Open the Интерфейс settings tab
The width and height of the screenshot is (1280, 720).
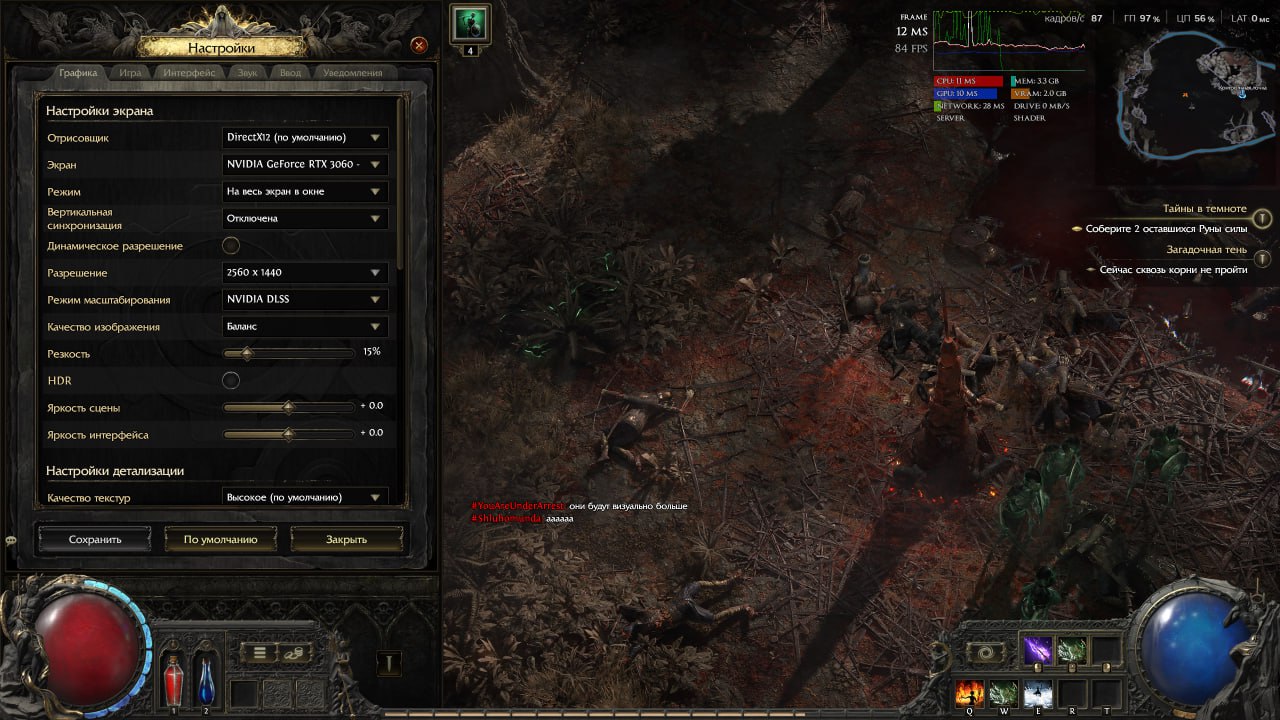click(189, 73)
